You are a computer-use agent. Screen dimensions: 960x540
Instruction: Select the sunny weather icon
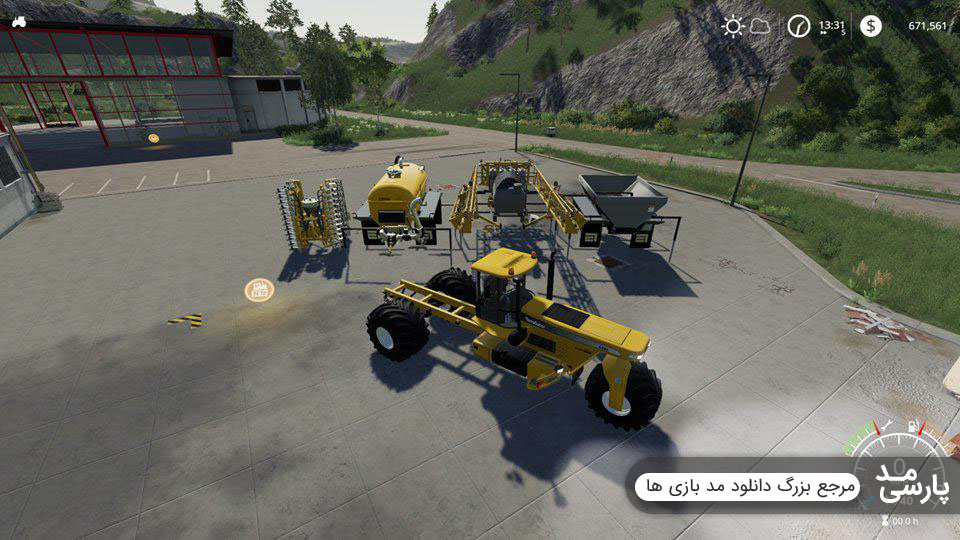point(735,26)
